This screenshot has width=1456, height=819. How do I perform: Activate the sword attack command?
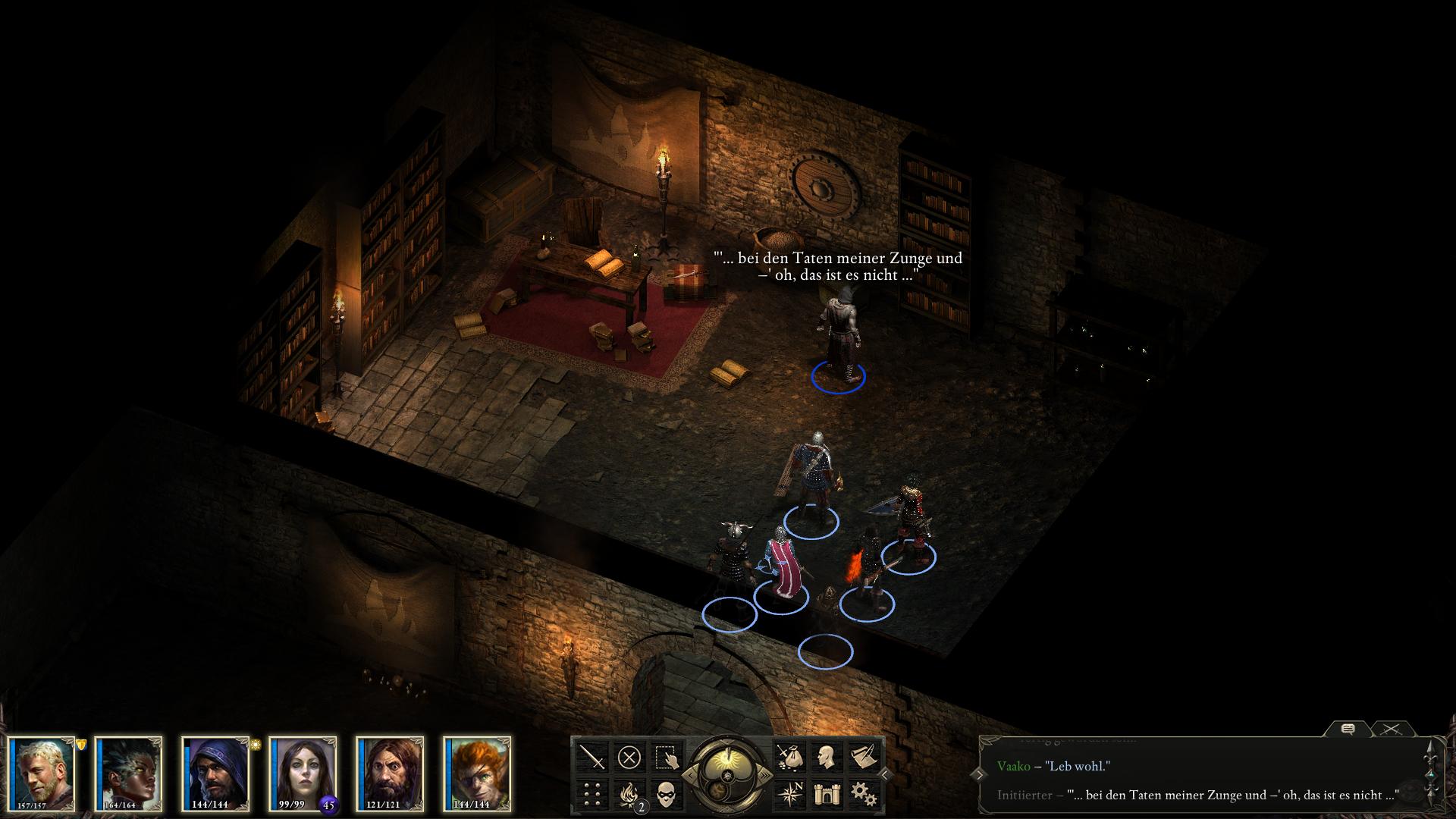point(592,757)
